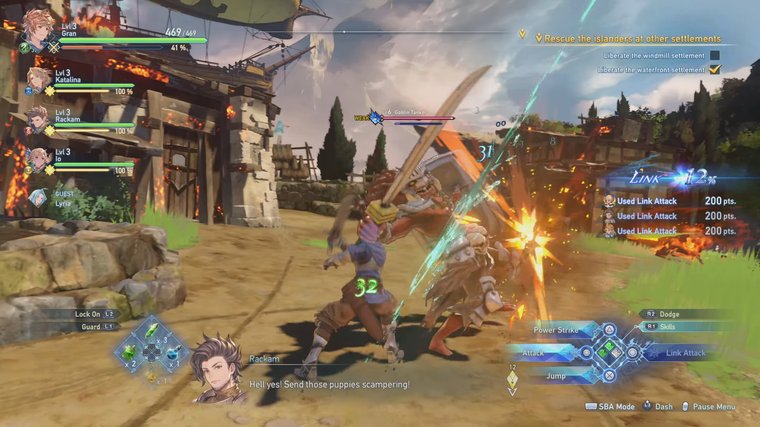Use the green potion item with x2
Image resolution: width=760 pixels, height=427 pixels.
129,353
